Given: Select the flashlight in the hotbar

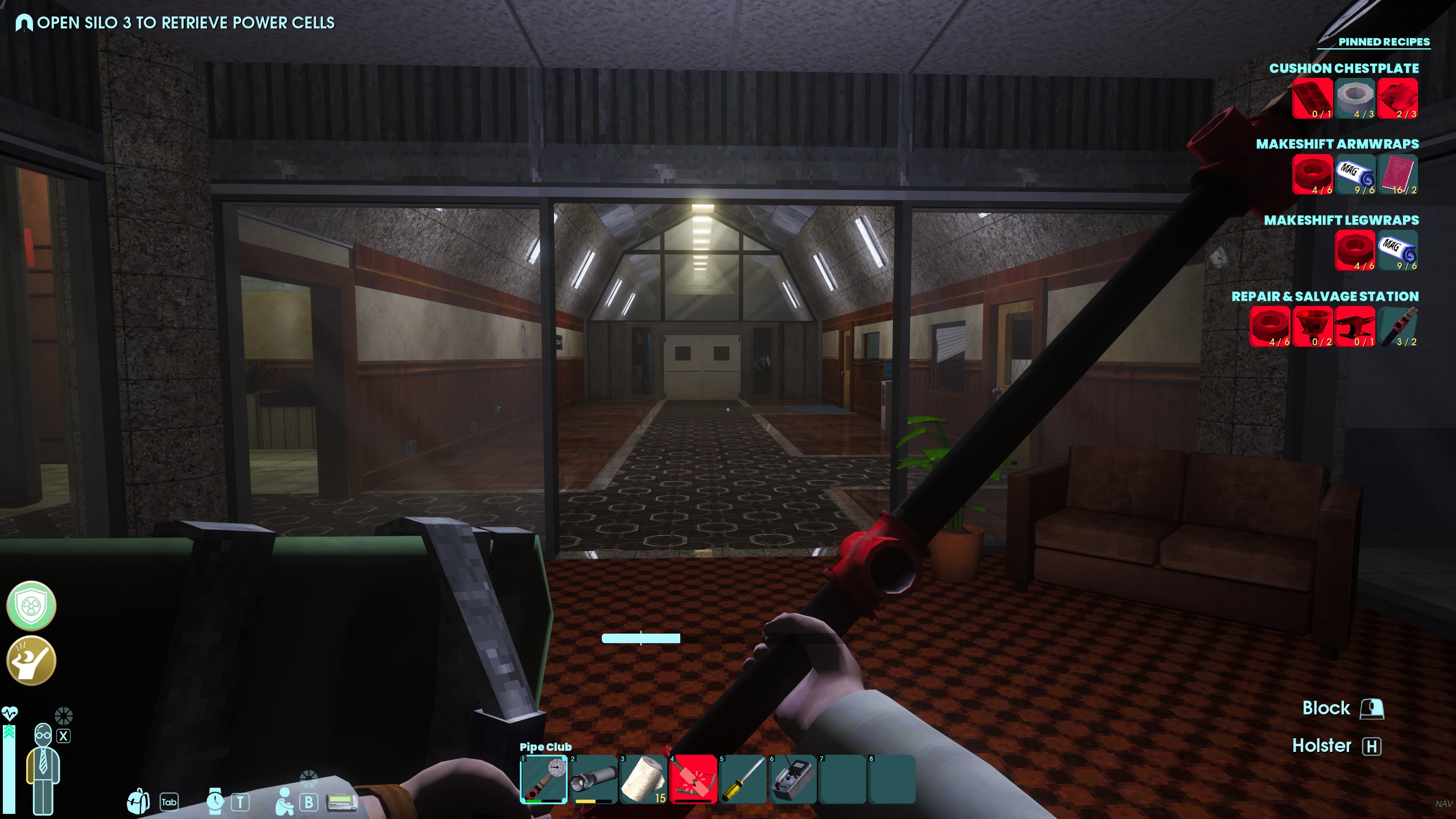Looking at the screenshot, I should [x=593, y=779].
